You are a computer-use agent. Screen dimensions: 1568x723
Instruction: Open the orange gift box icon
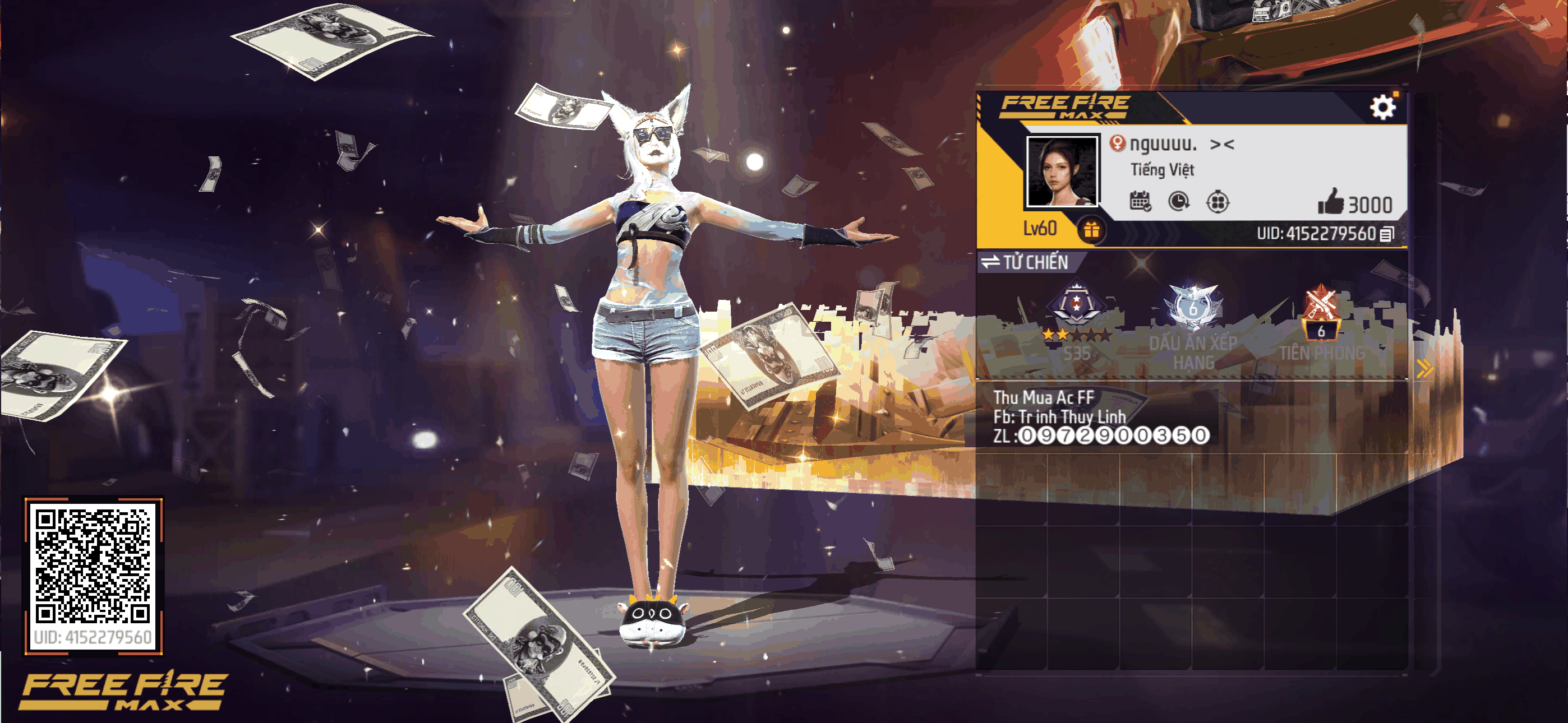pos(1091,230)
